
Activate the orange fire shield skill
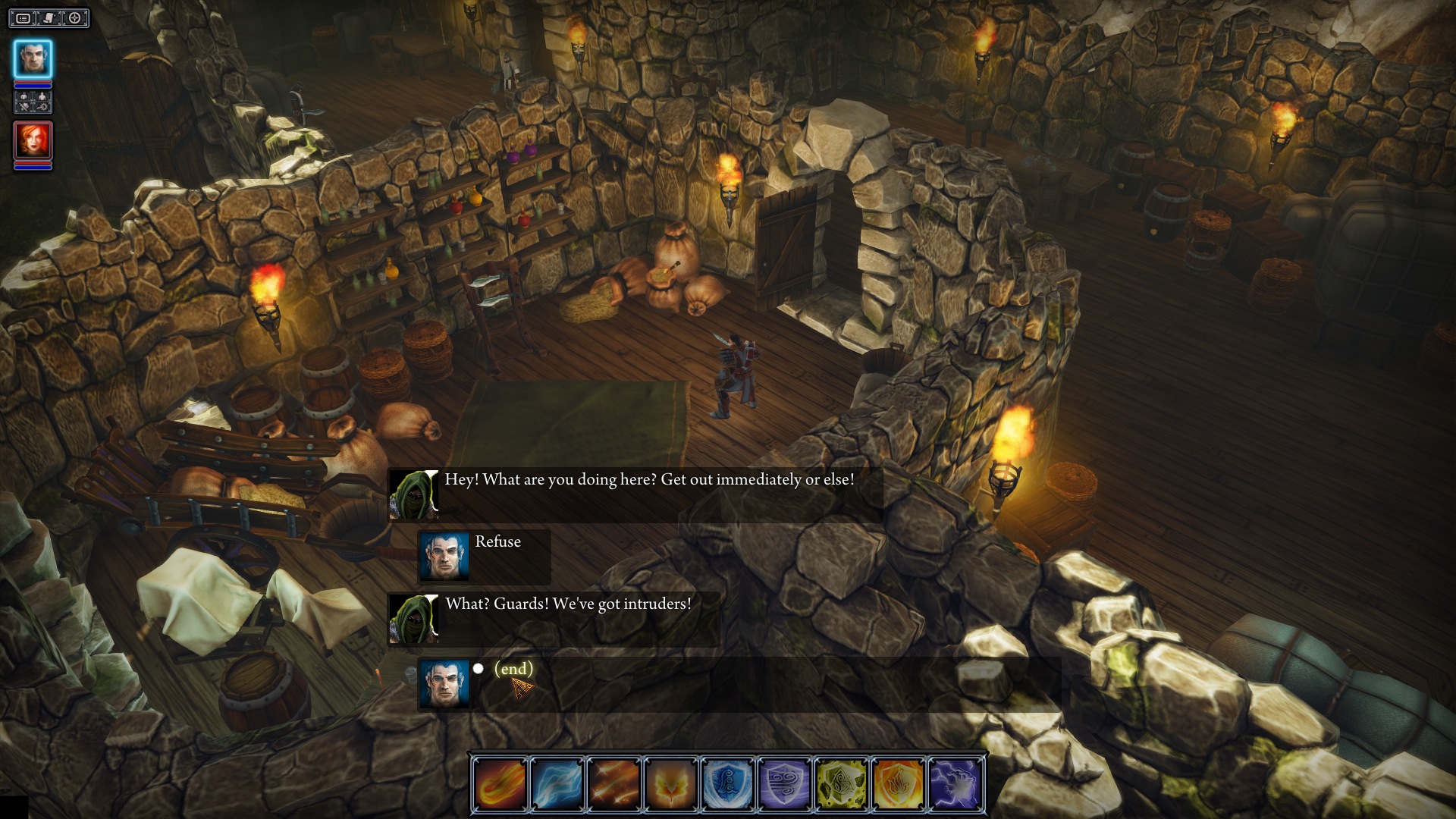pos(899,784)
